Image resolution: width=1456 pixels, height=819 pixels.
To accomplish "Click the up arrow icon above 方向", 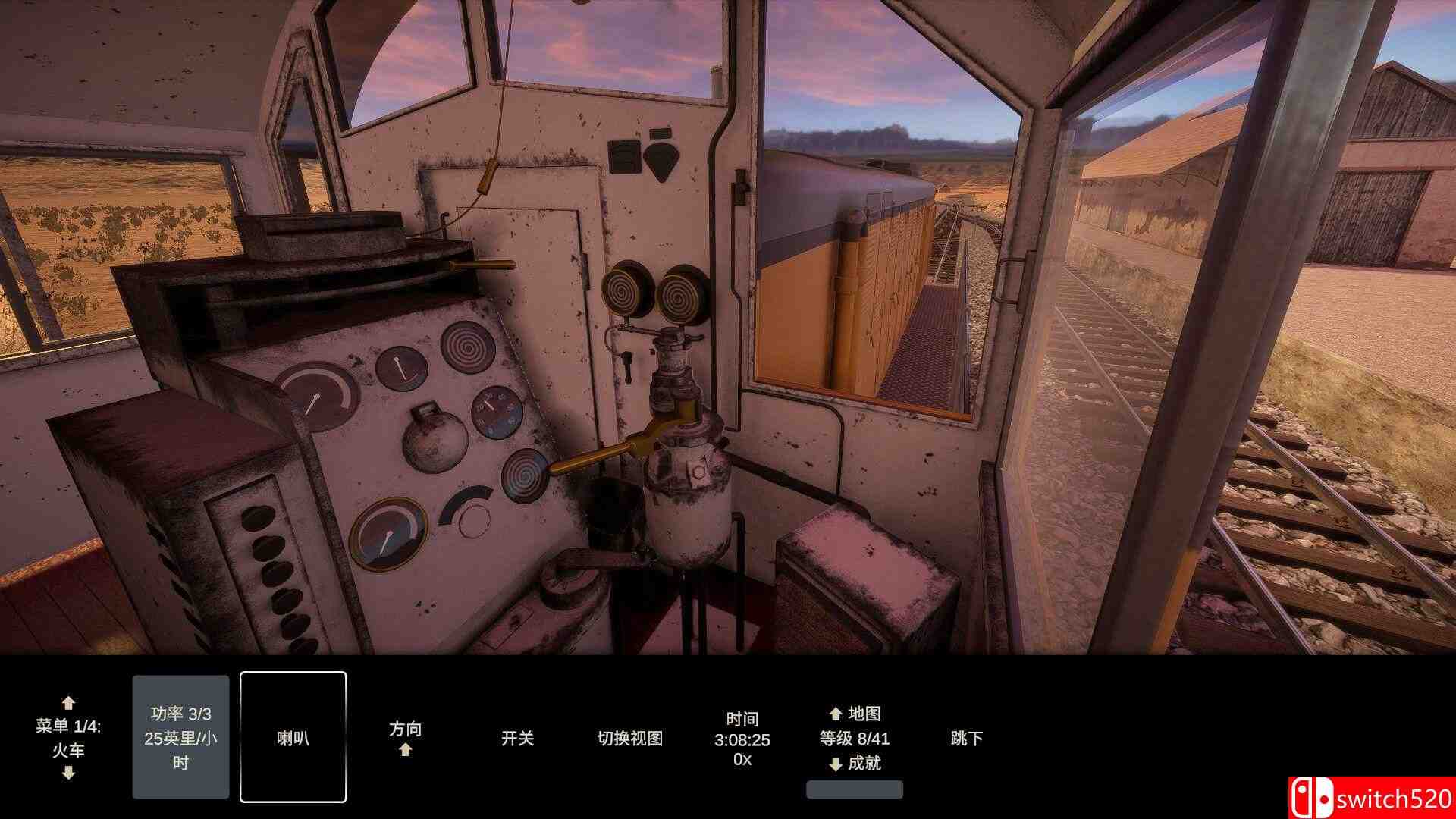I will tap(406, 750).
